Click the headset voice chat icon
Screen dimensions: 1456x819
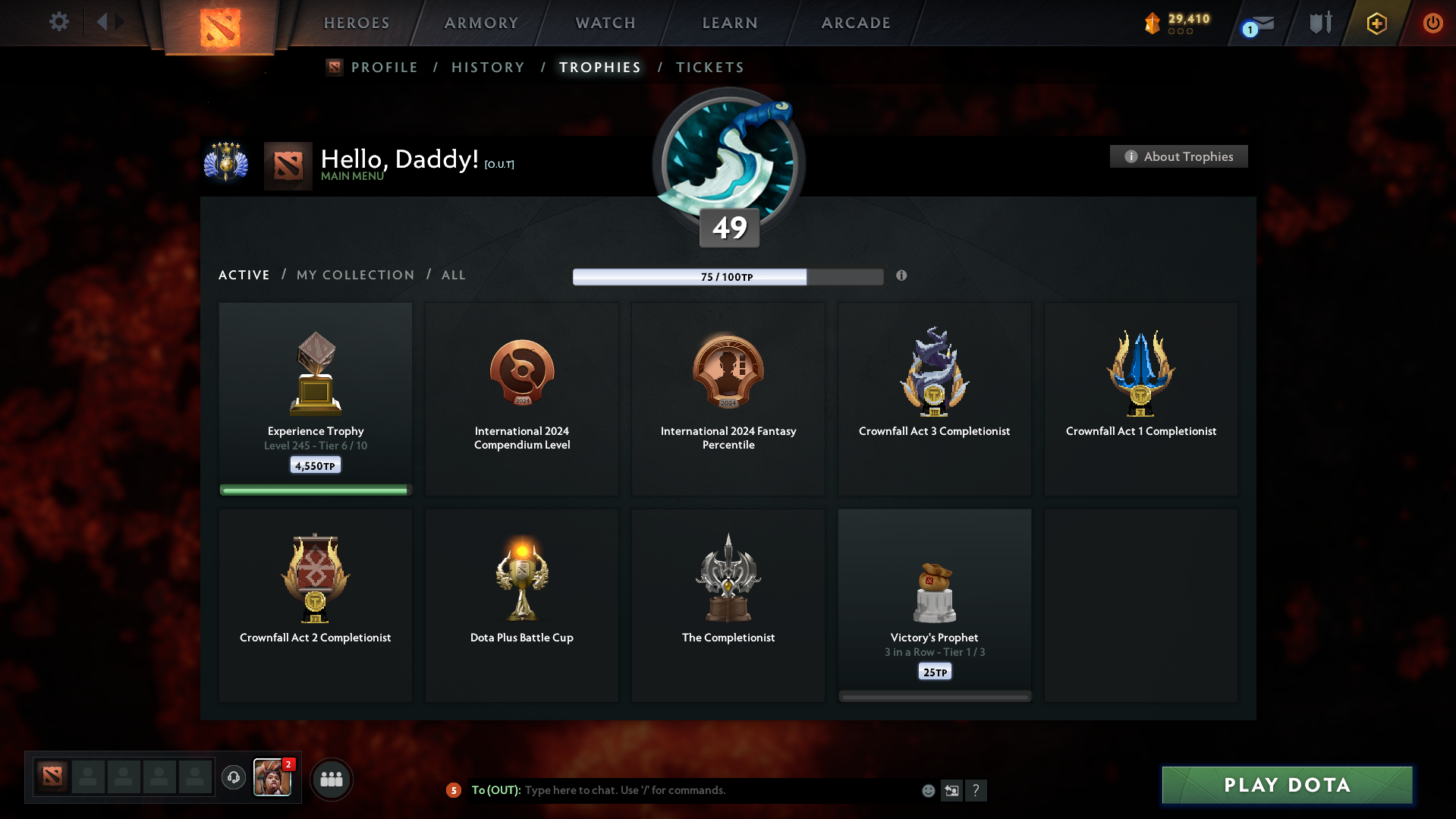233,778
